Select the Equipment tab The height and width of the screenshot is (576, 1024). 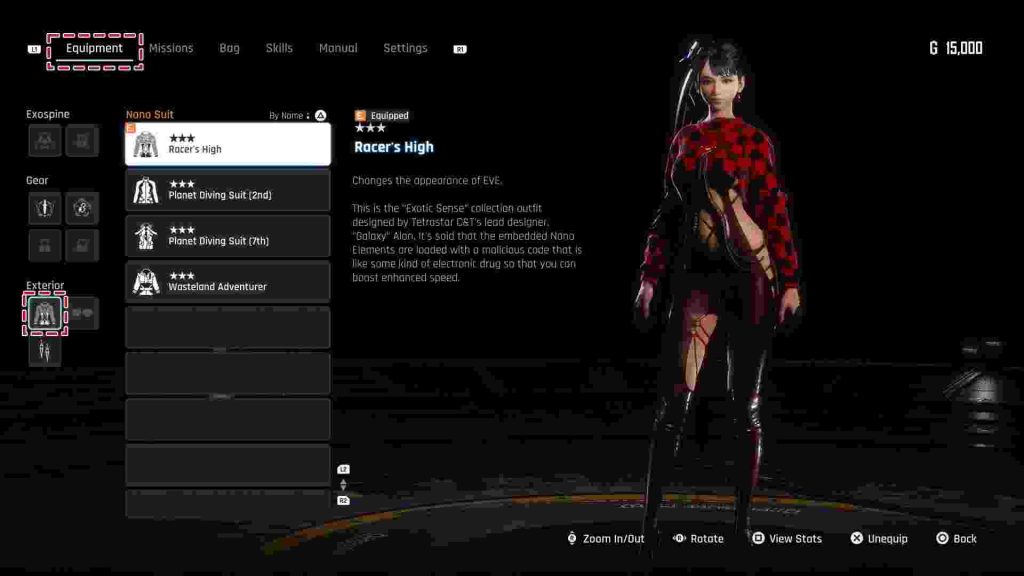(94, 48)
